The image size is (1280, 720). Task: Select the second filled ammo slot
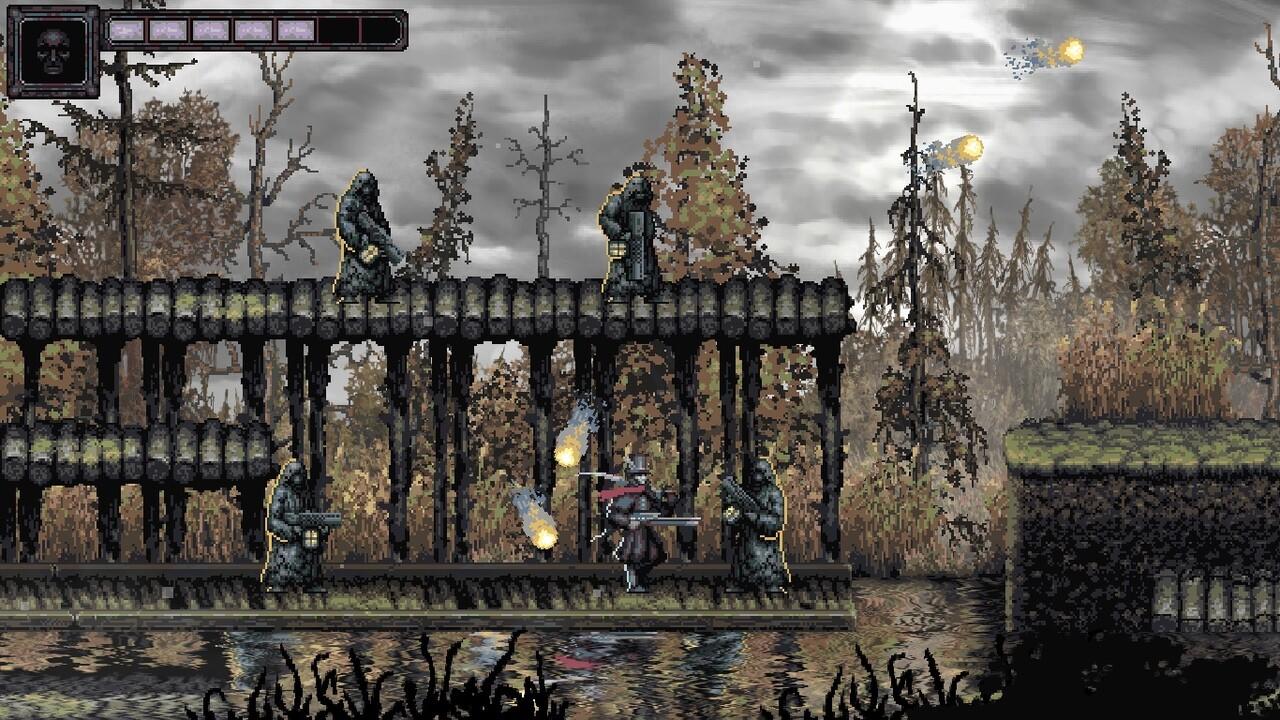click(x=167, y=30)
